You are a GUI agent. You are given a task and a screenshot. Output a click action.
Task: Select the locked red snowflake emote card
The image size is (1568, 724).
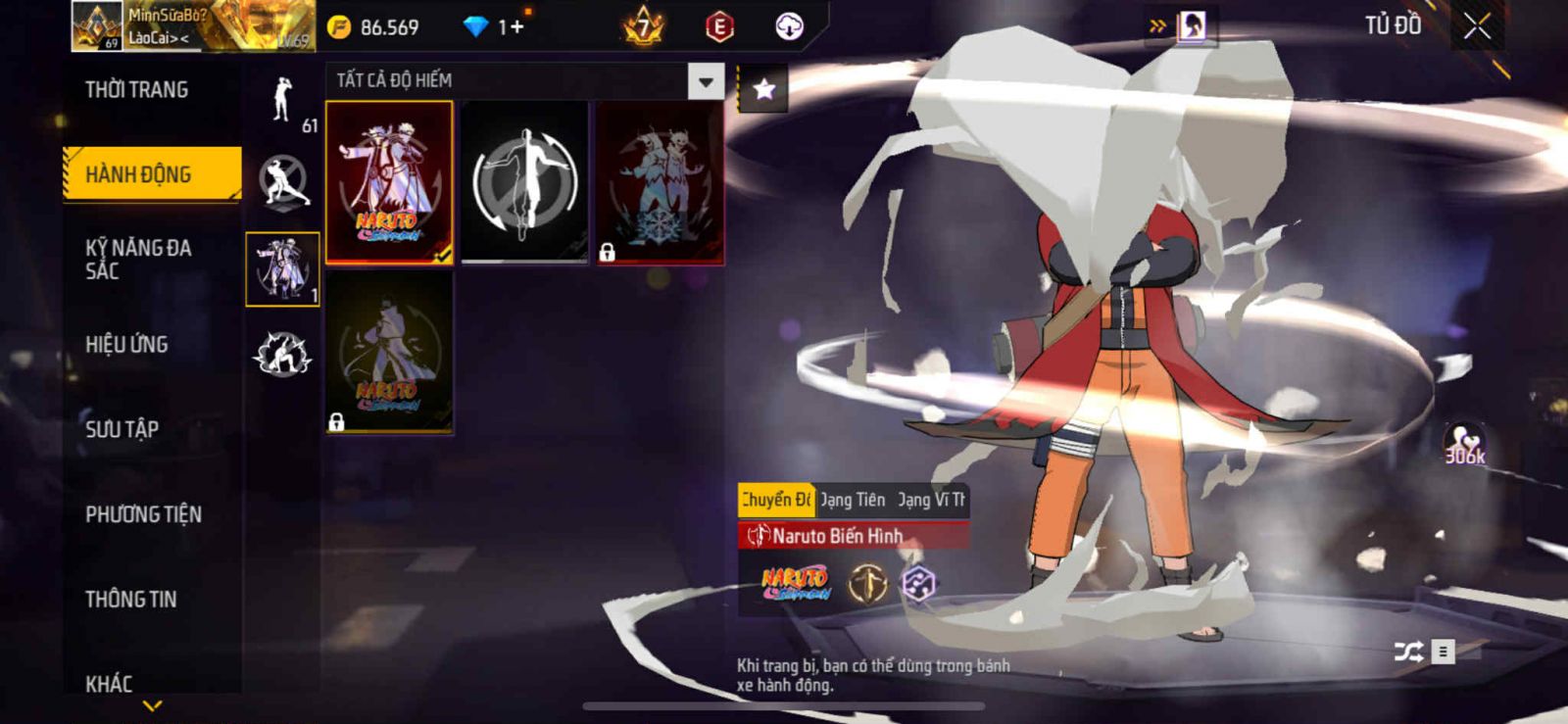[x=660, y=182]
